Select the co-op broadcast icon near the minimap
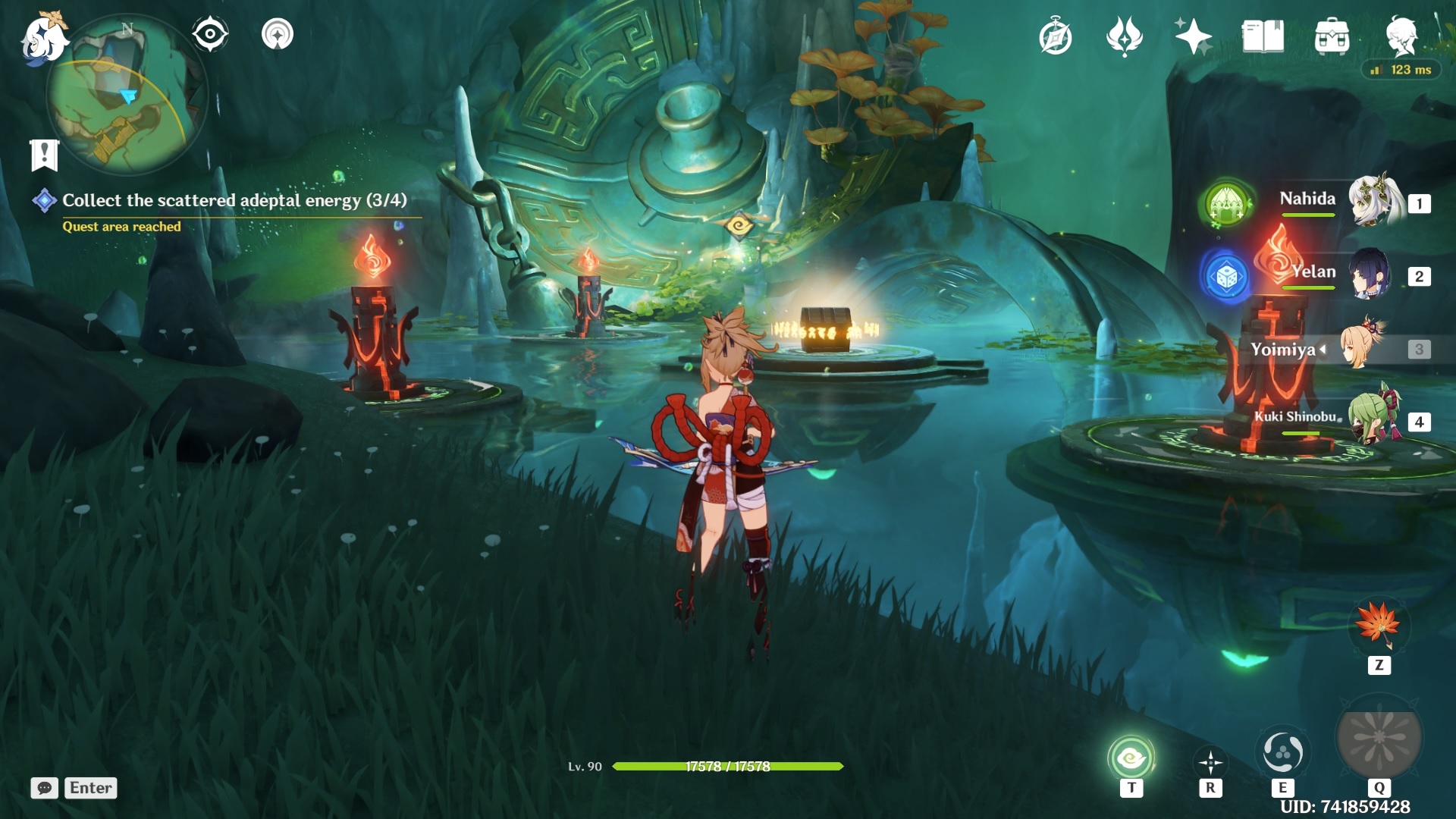 pos(279,34)
